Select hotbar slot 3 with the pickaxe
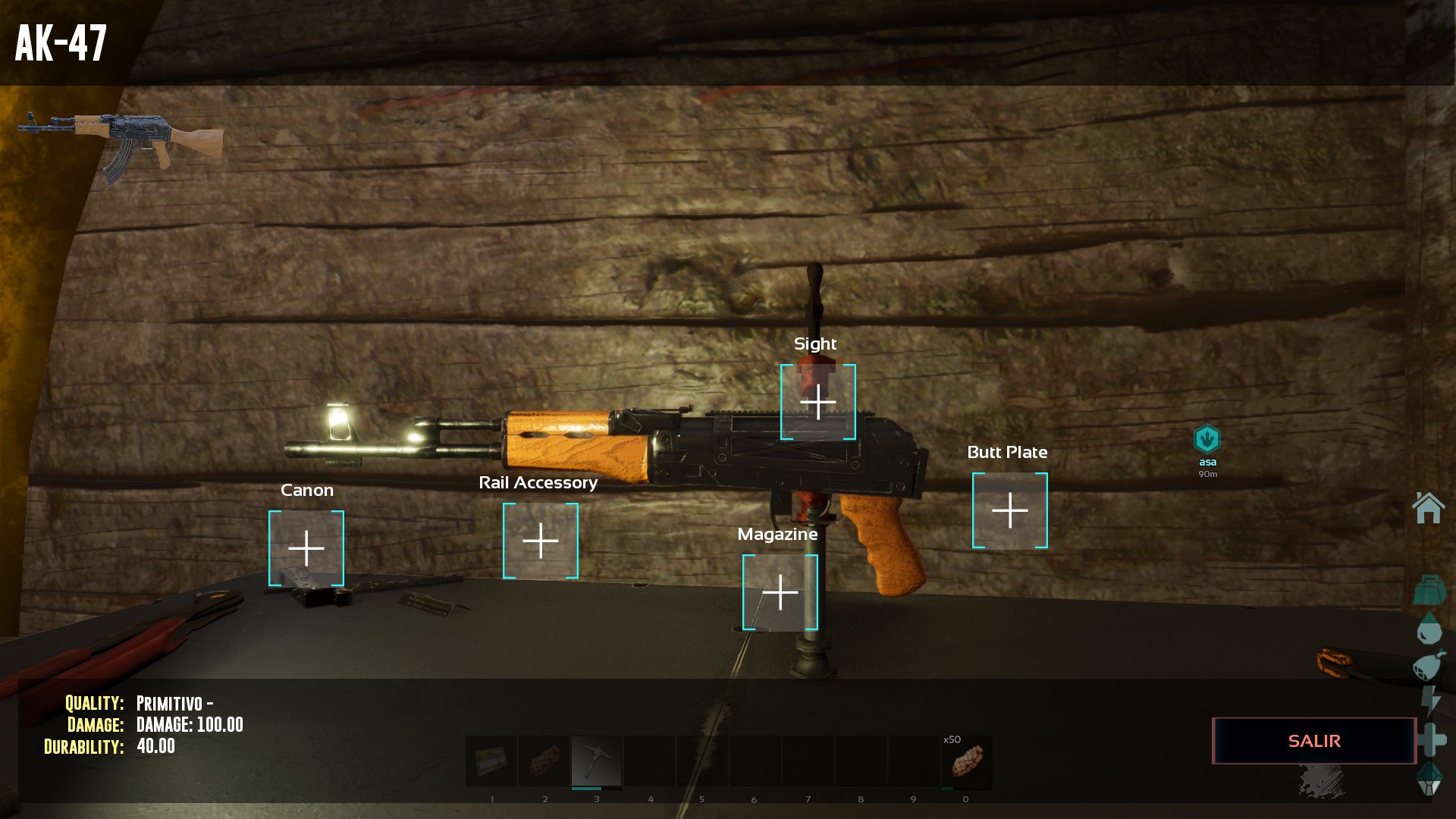Image resolution: width=1456 pixels, height=819 pixels. pyautogui.click(x=597, y=761)
